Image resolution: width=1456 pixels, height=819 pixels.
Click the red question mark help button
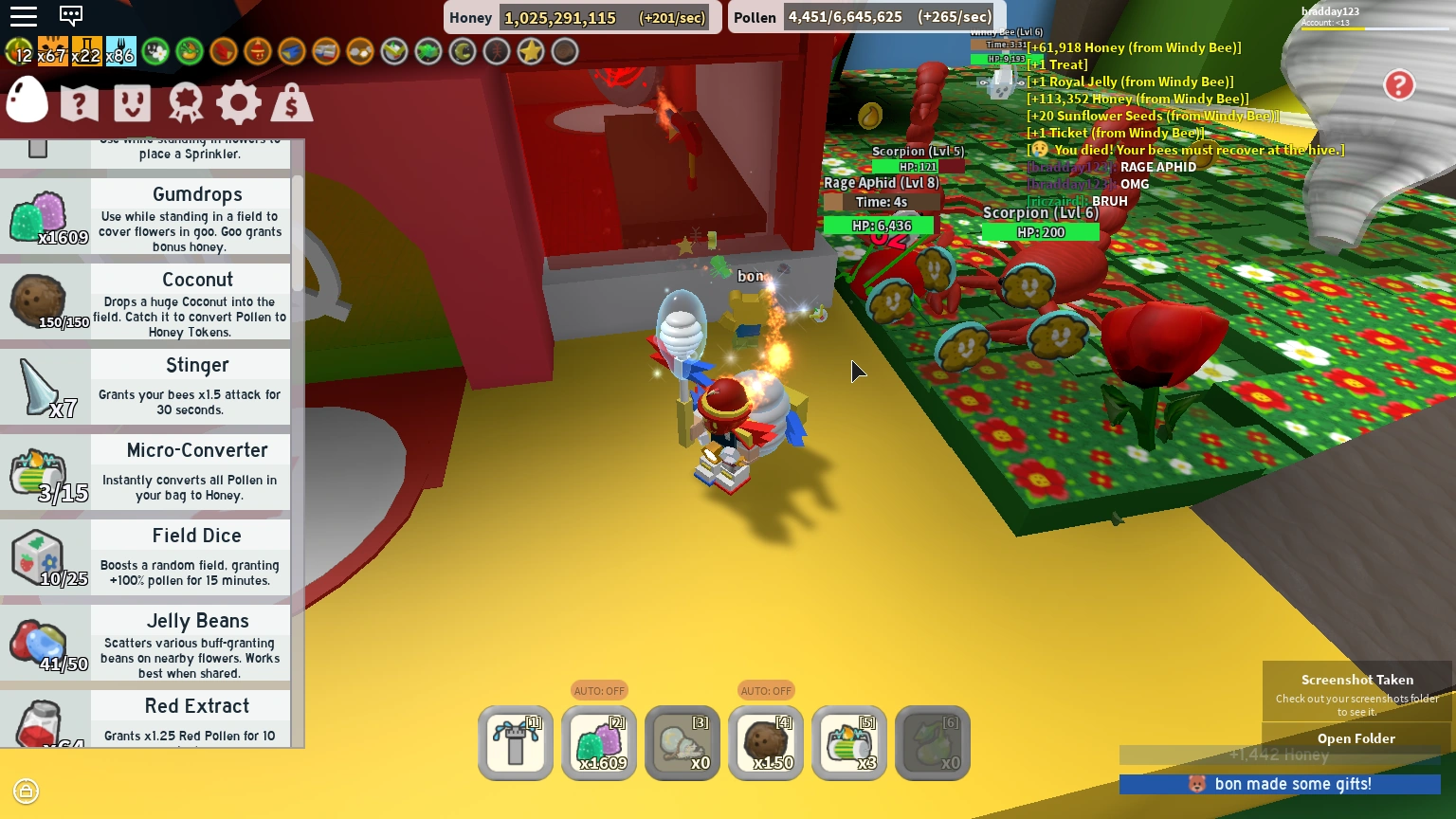point(1399,85)
